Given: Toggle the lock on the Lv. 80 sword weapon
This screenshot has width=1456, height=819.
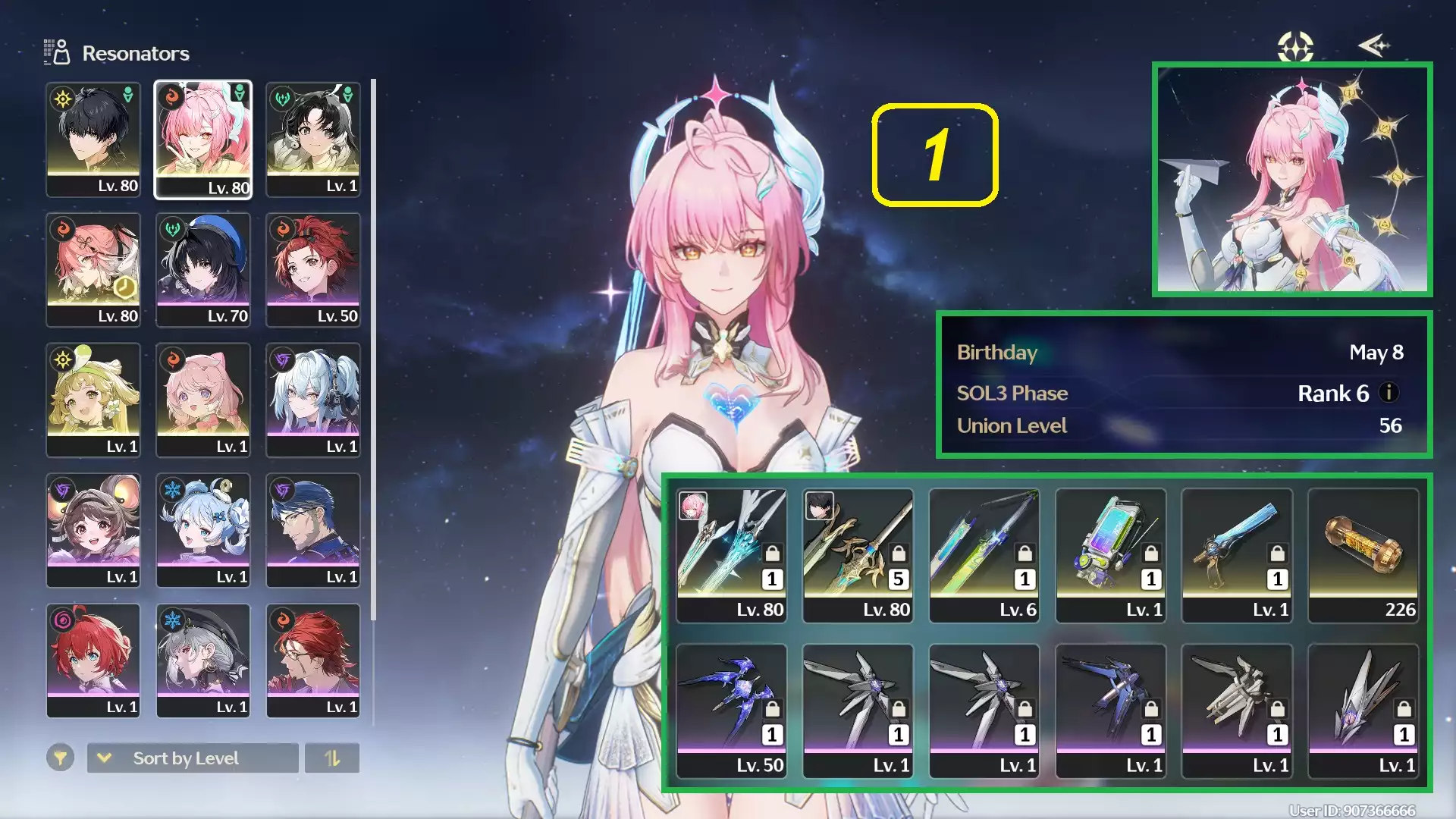Looking at the screenshot, I should 771,555.
